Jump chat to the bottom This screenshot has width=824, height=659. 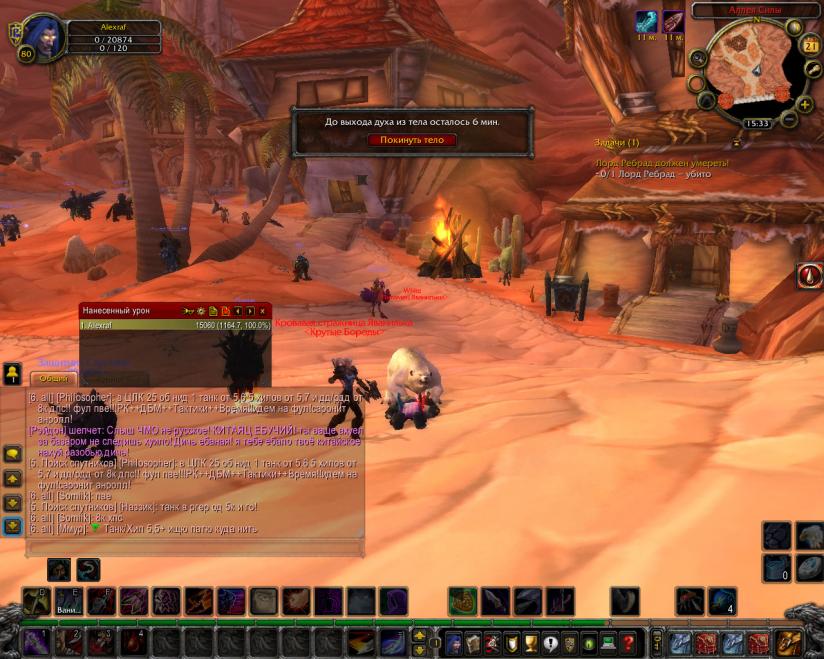pos(12,526)
